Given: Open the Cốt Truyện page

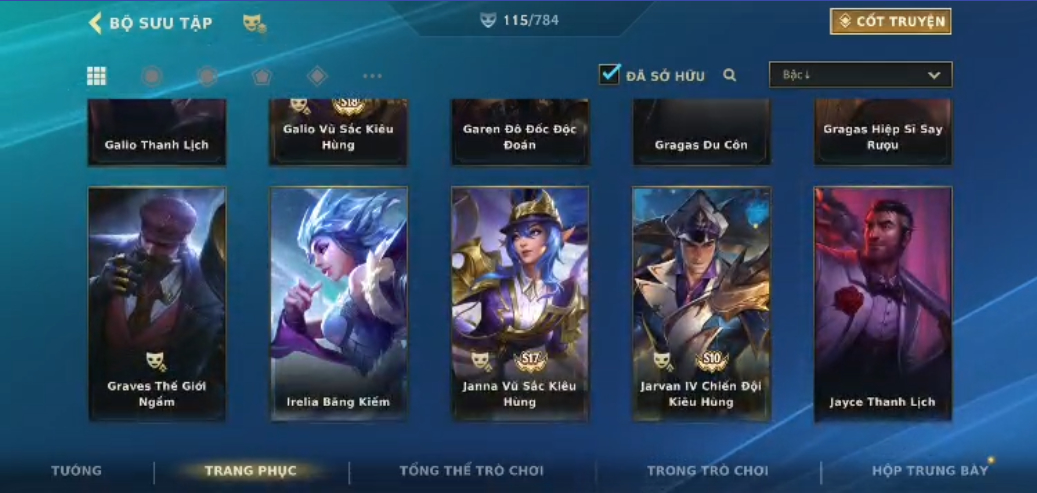Looking at the screenshot, I should (890, 22).
